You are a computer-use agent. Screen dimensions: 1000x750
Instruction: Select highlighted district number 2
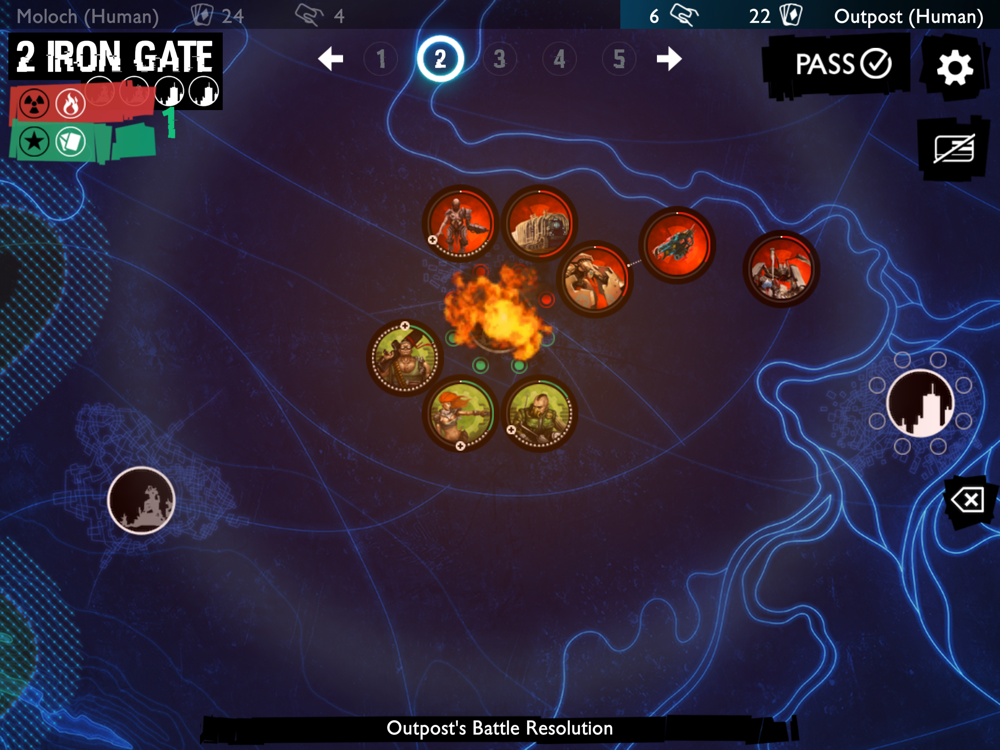[440, 59]
